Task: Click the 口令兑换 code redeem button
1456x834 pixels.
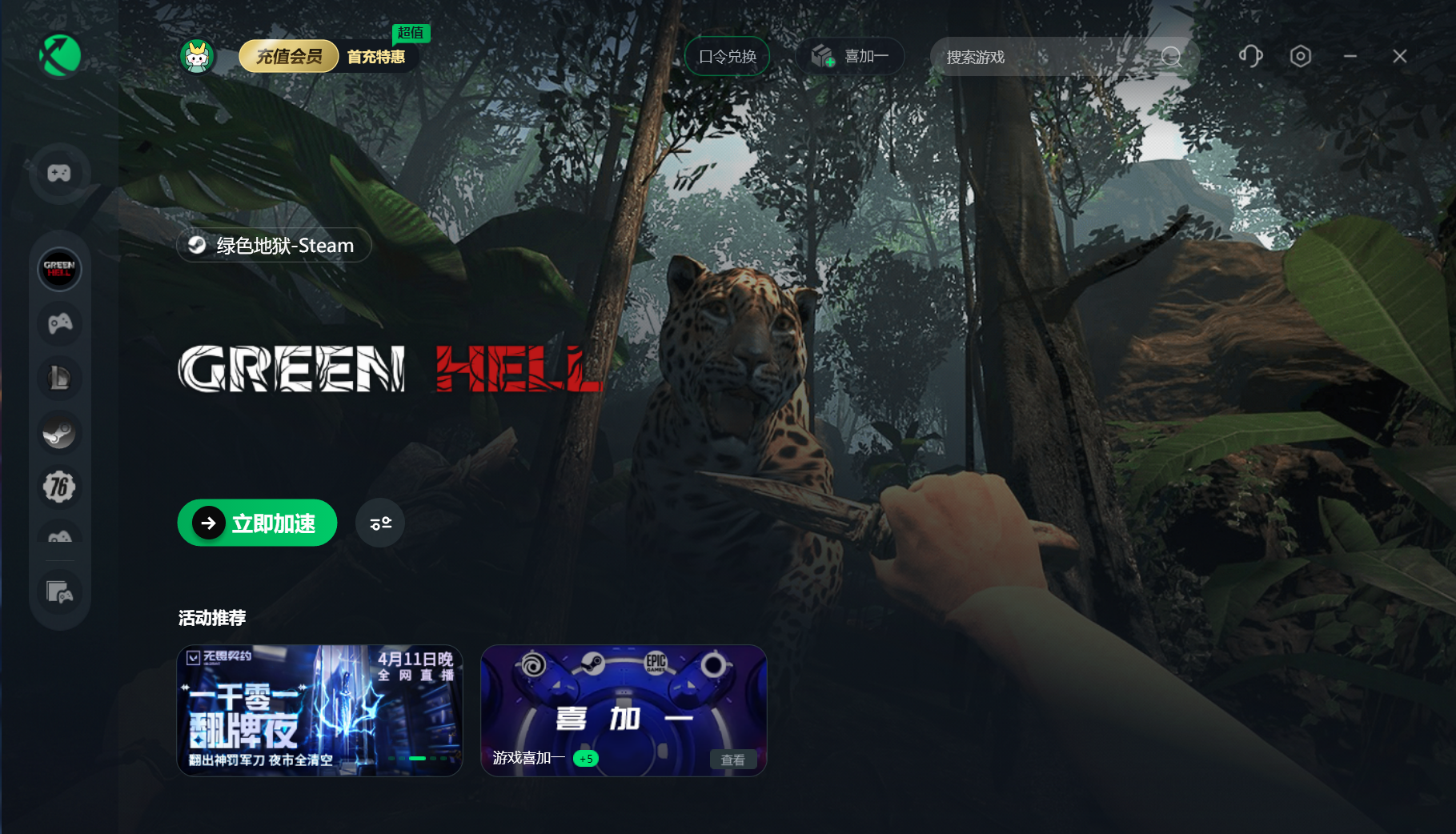Action: point(727,57)
